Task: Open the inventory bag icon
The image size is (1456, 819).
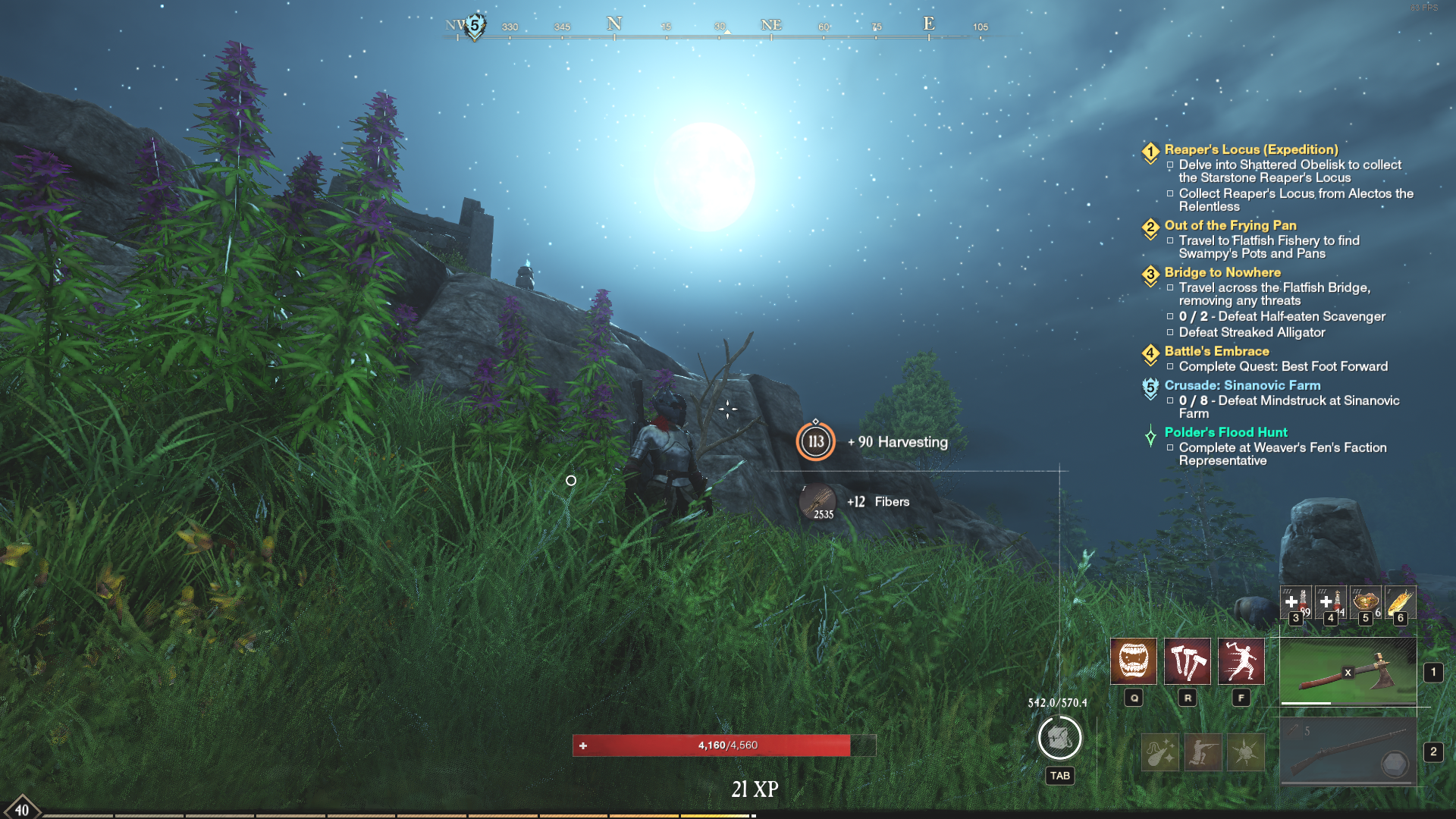Action: pos(1059,738)
